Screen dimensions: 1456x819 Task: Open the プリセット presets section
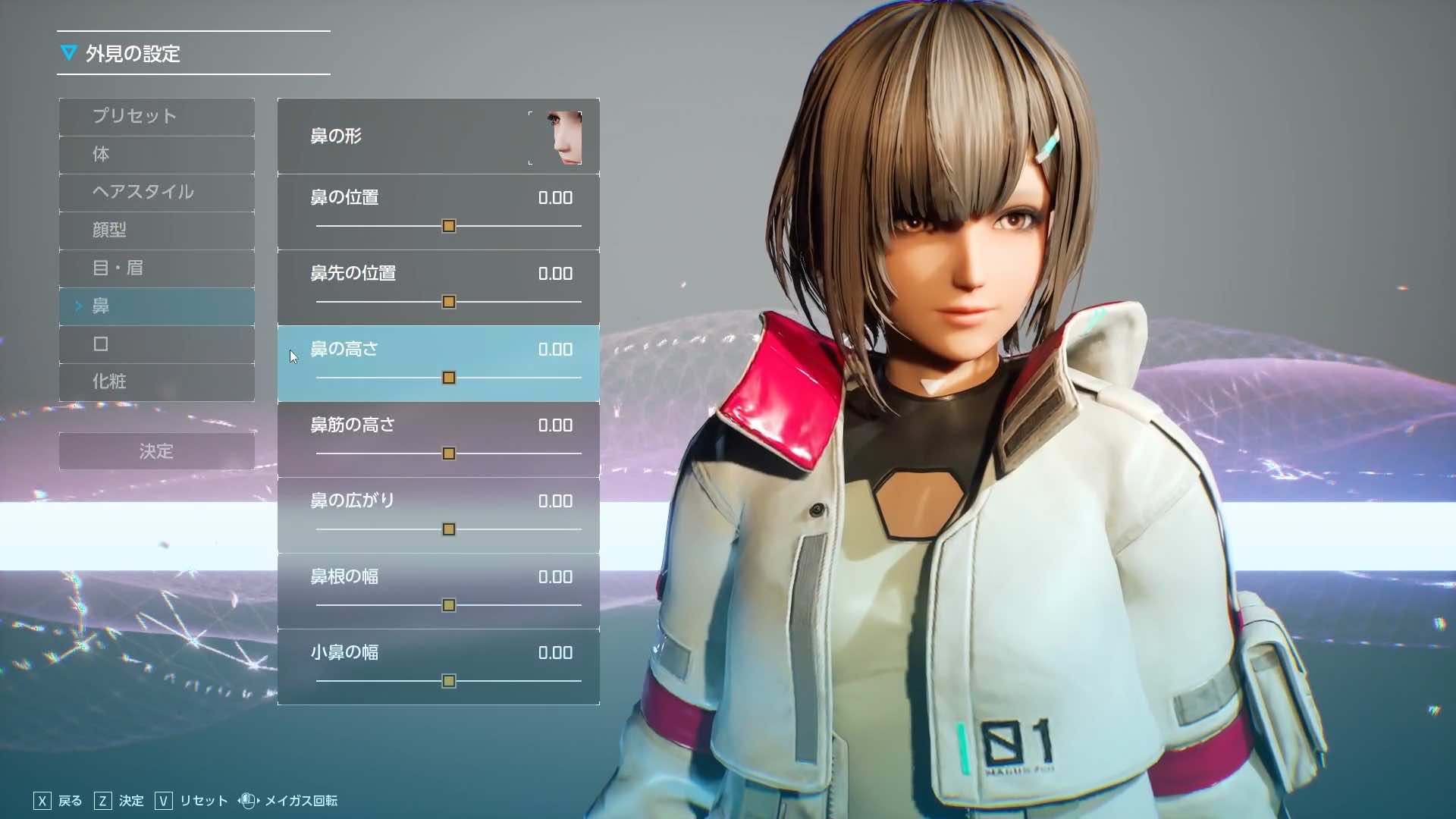[156, 117]
